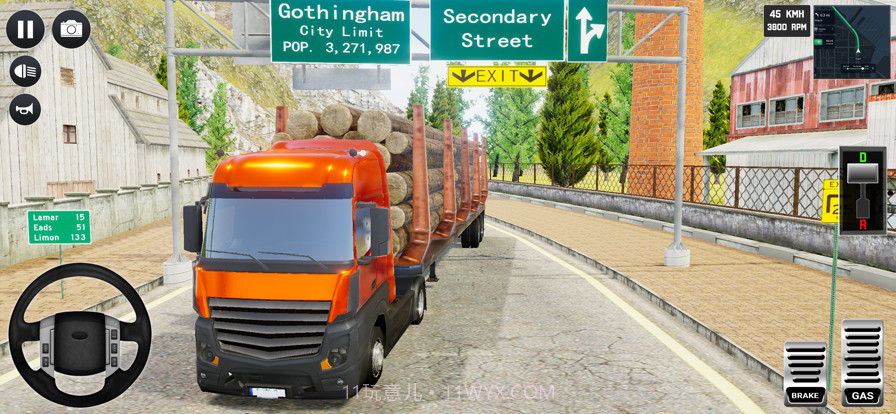Tap the BRAKE pedal

pos(805,373)
